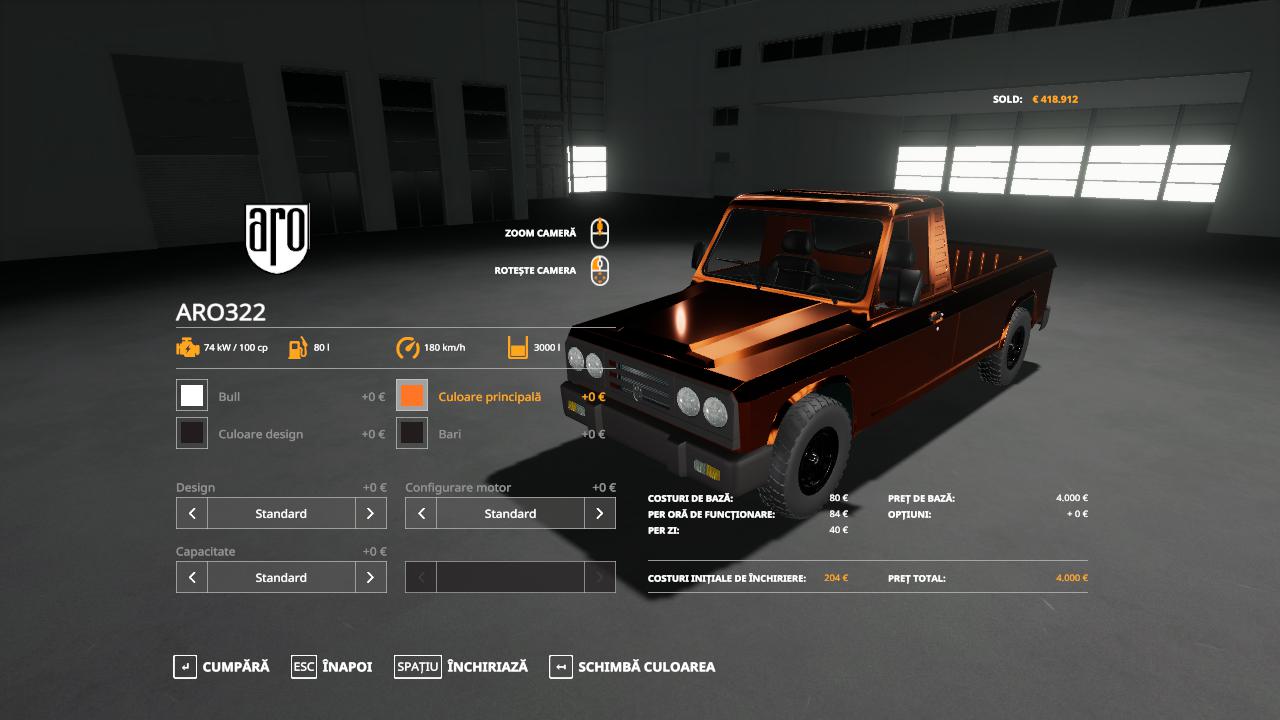This screenshot has height=720, width=1280.
Task: Switch Capacitate to the previous option
Action: click(192, 577)
